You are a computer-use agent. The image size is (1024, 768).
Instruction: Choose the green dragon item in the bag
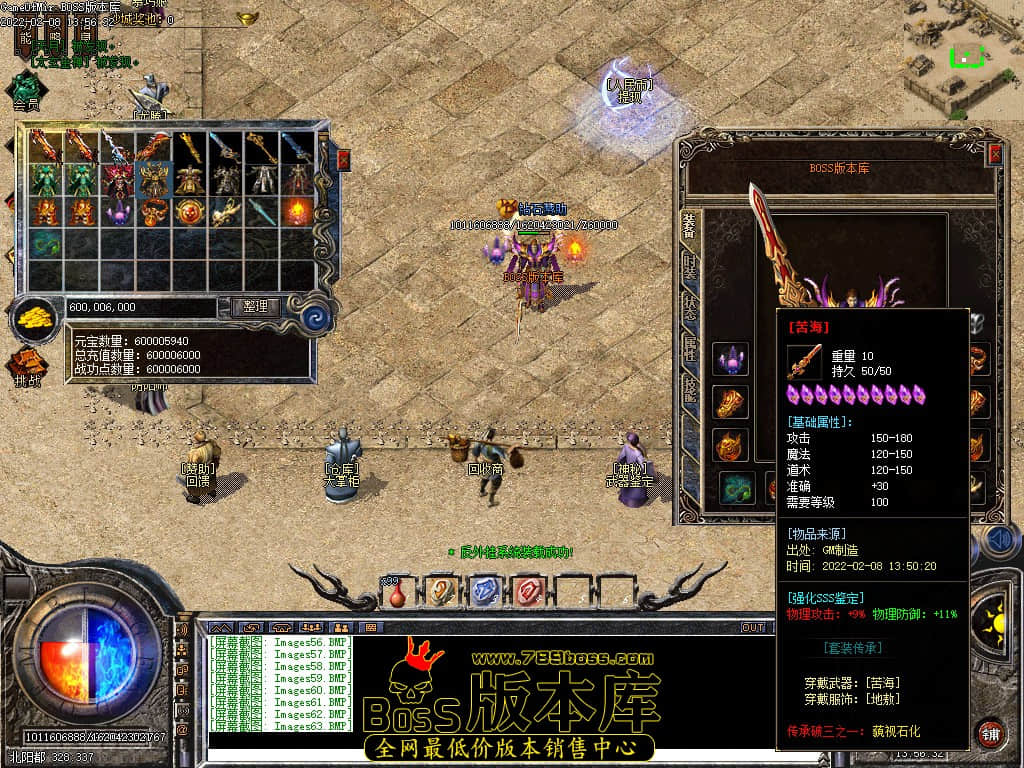pyautogui.click(x=46, y=244)
